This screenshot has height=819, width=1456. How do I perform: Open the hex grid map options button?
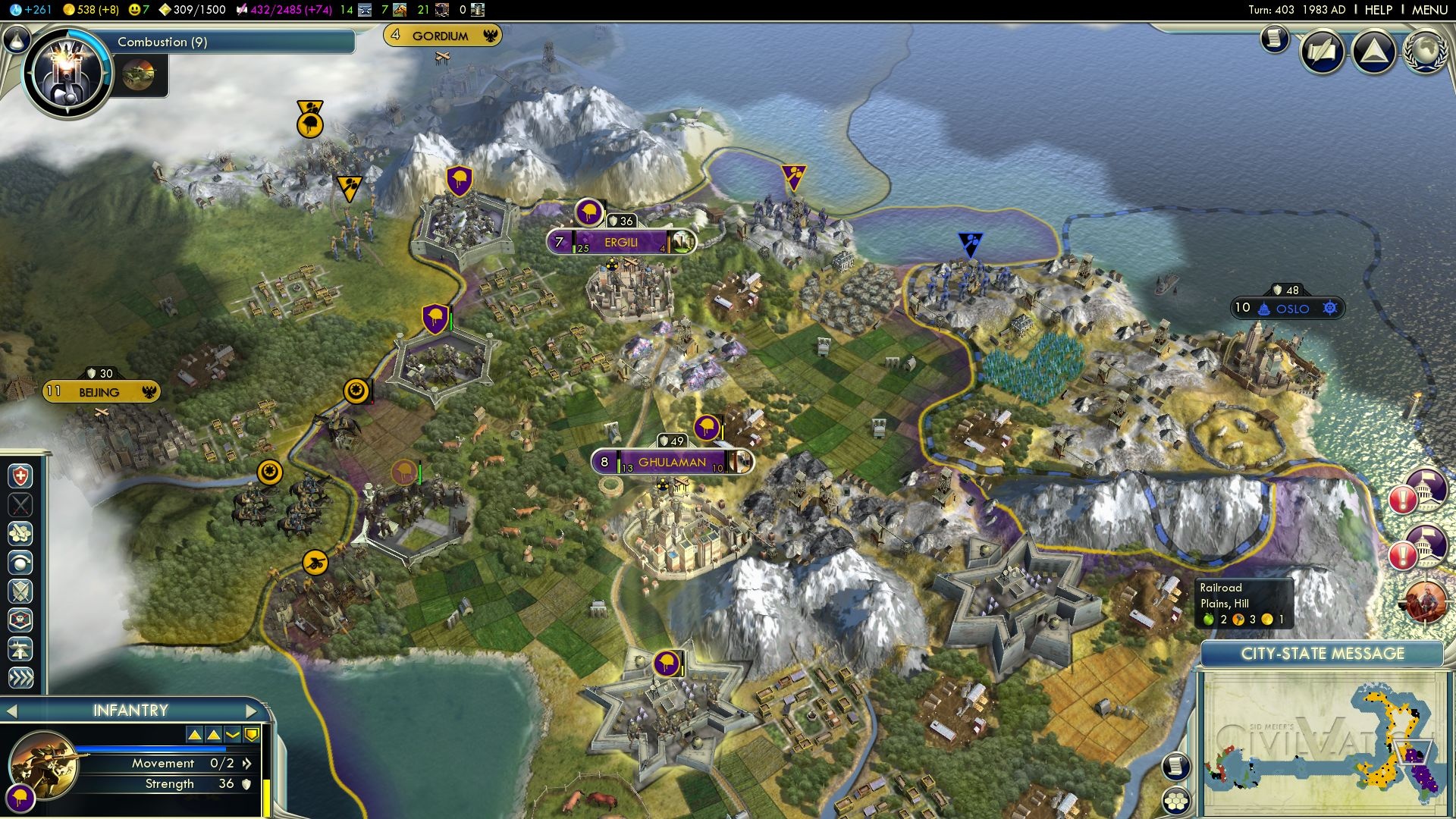(x=1176, y=801)
